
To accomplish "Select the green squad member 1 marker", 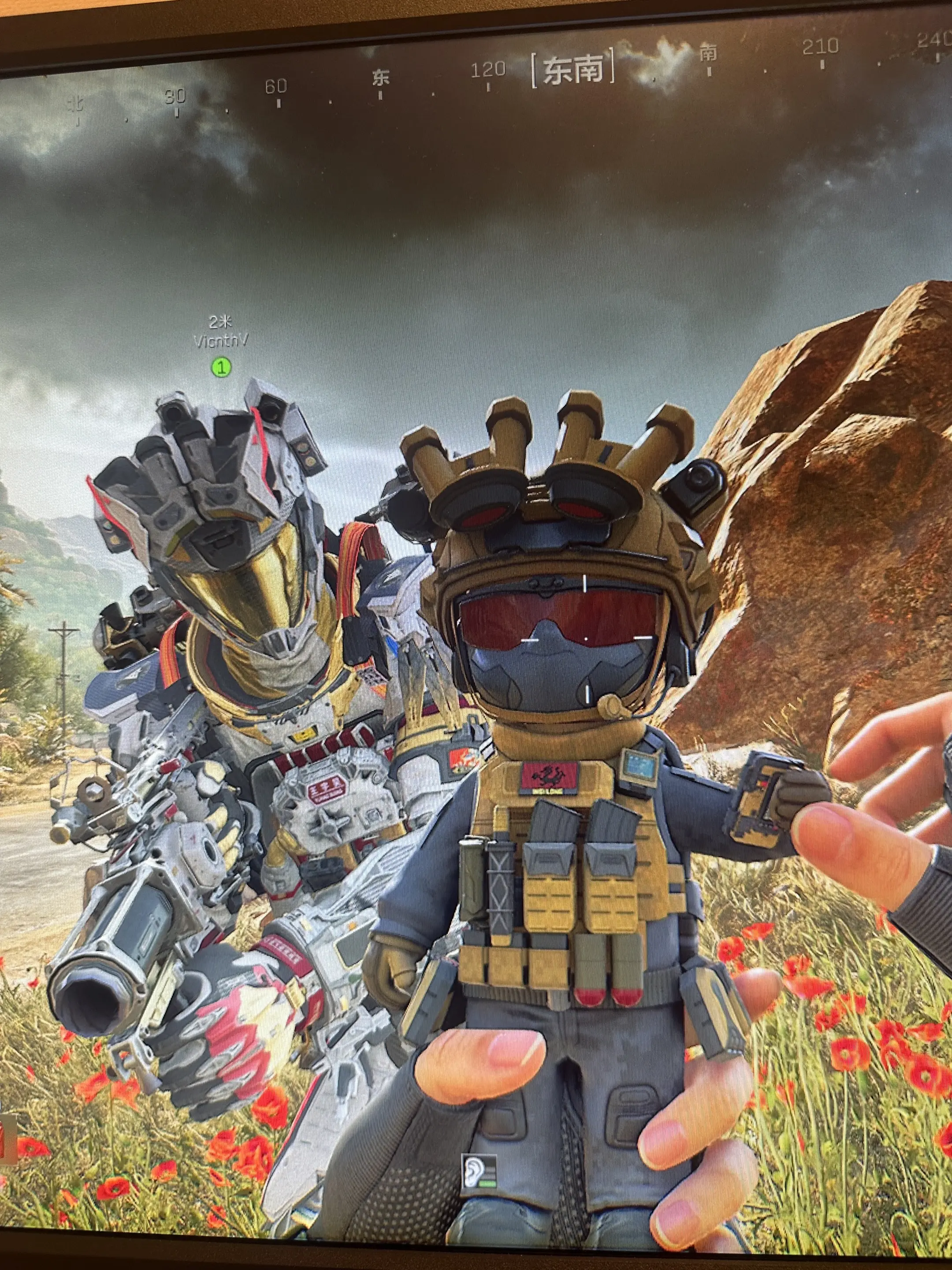I will pyautogui.click(x=221, y=367).
